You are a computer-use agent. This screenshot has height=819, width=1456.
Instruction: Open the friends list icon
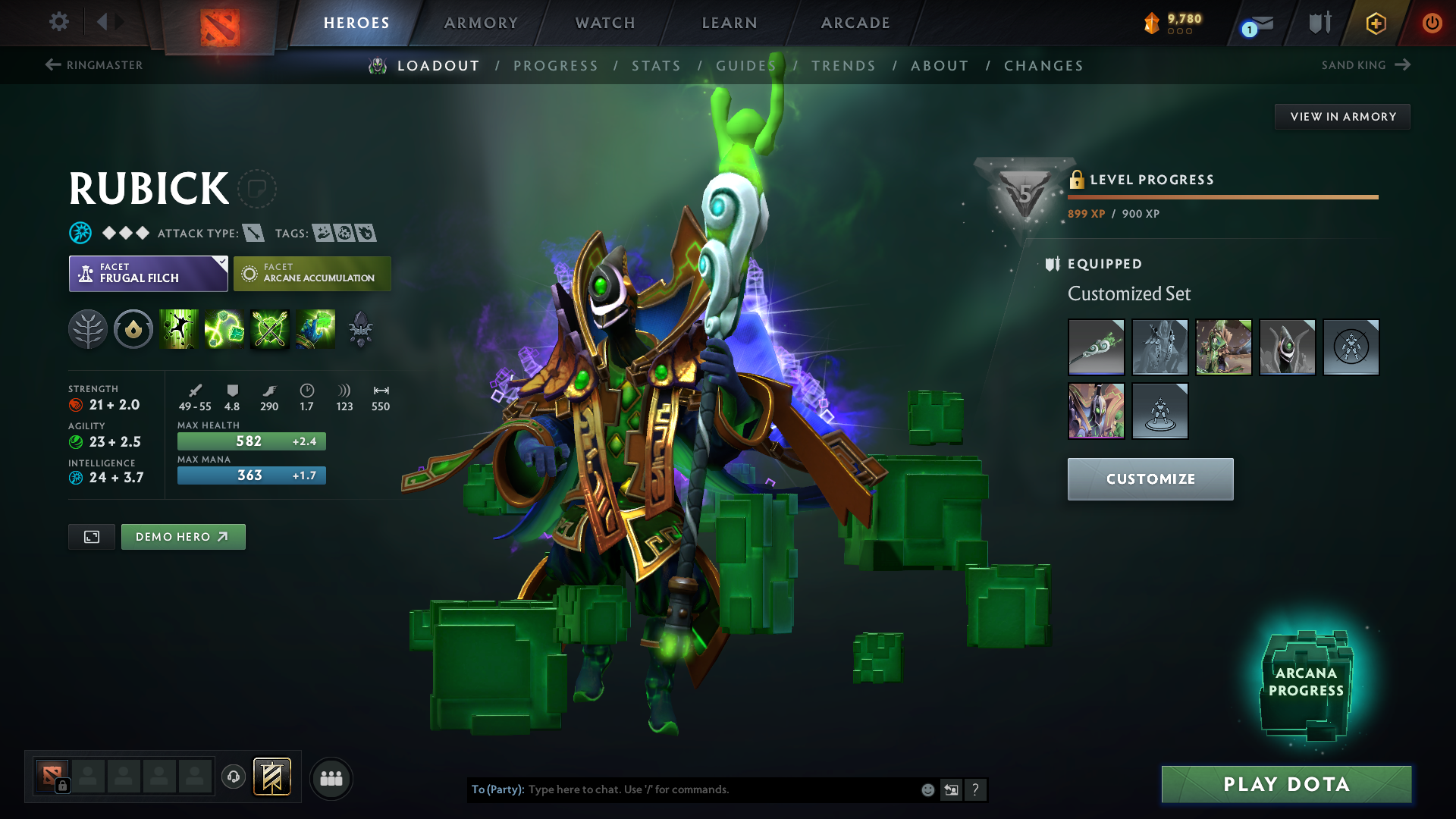pos(331,778)
